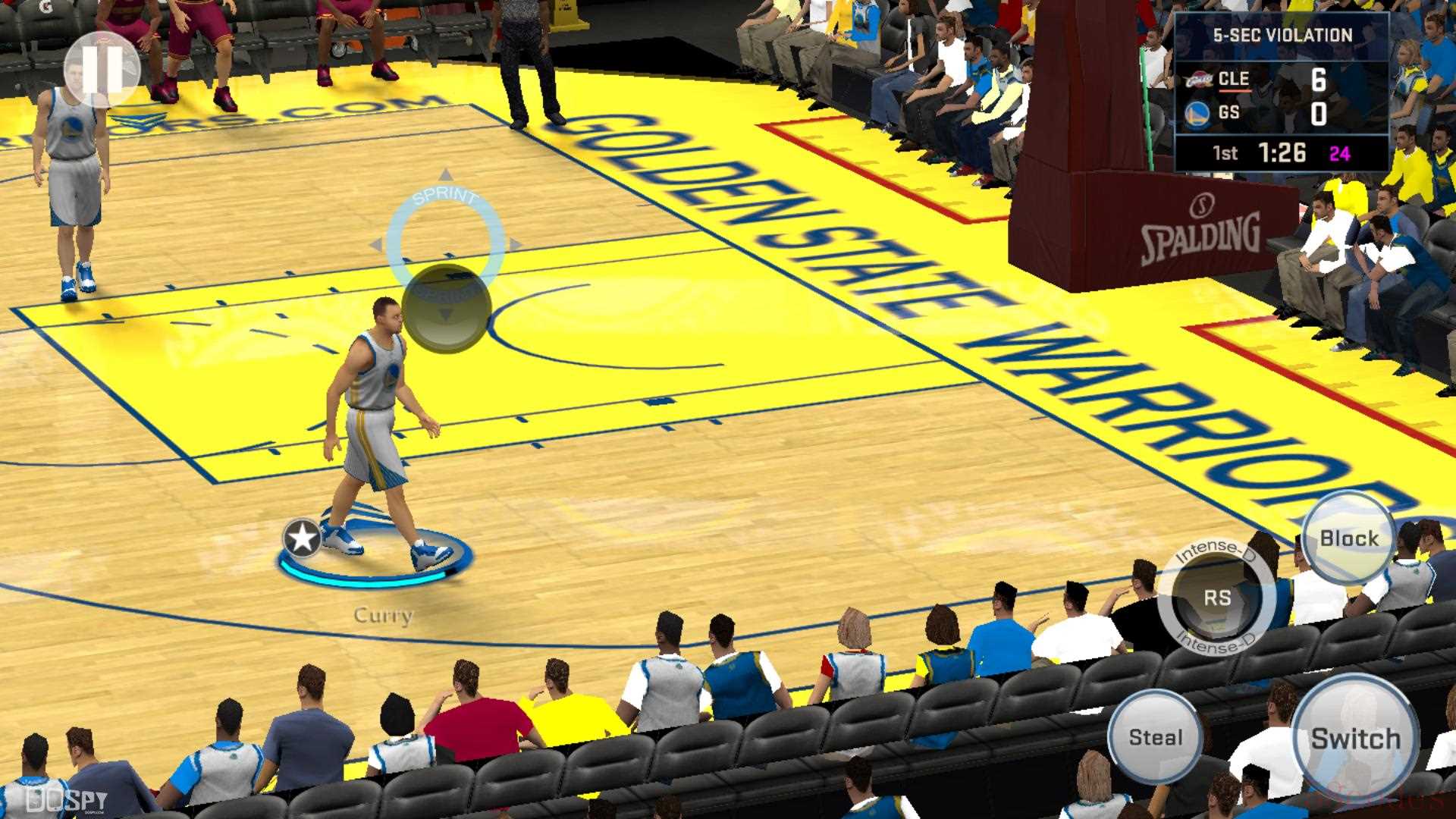Tap the Switch player button
The height and width of the screenshot is (819, 1456).
(1355, 737)
